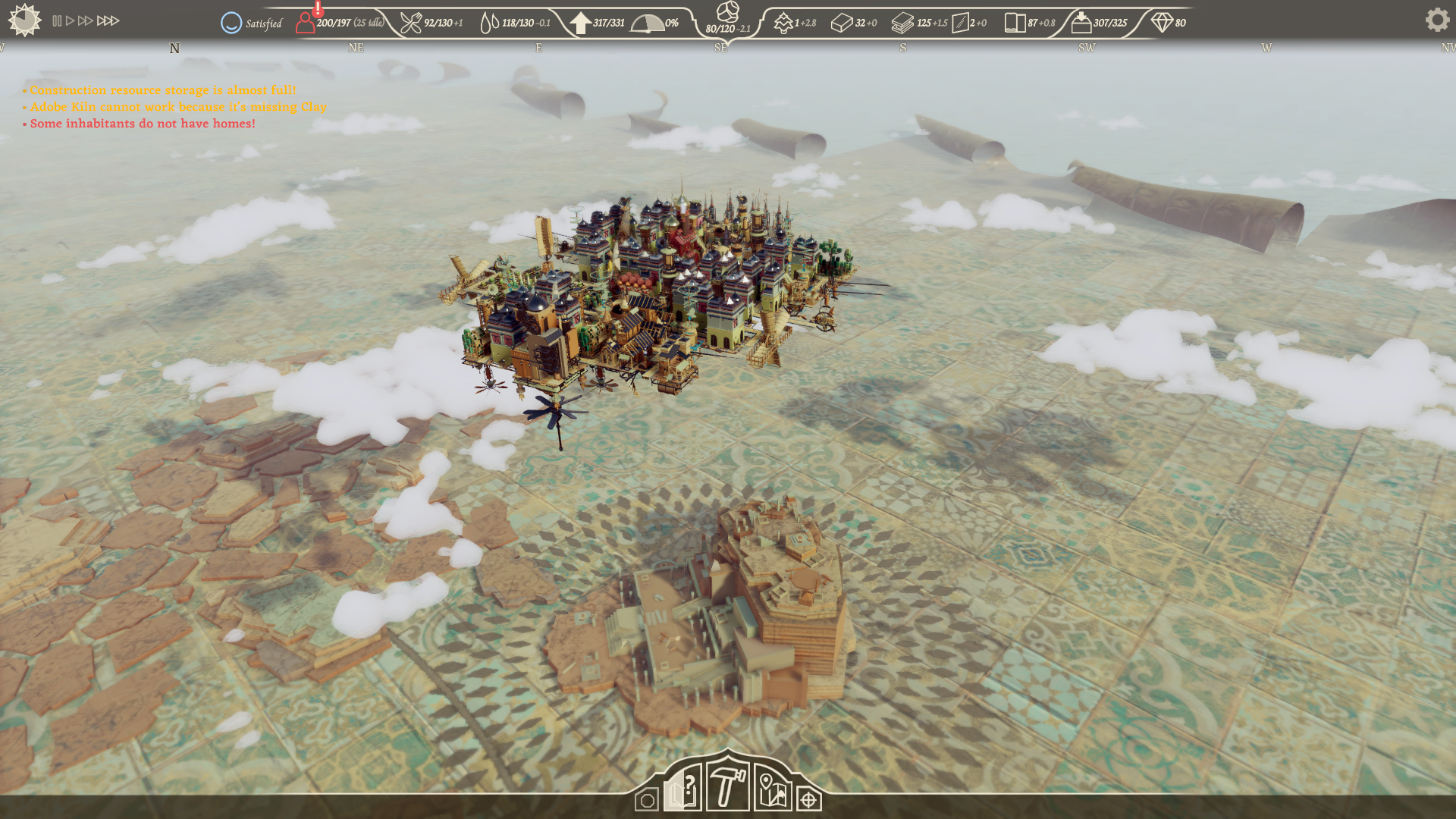Open the book with question mark
Image resolution: width=1456 pixels, height=819 pixels.
point(683,789)
